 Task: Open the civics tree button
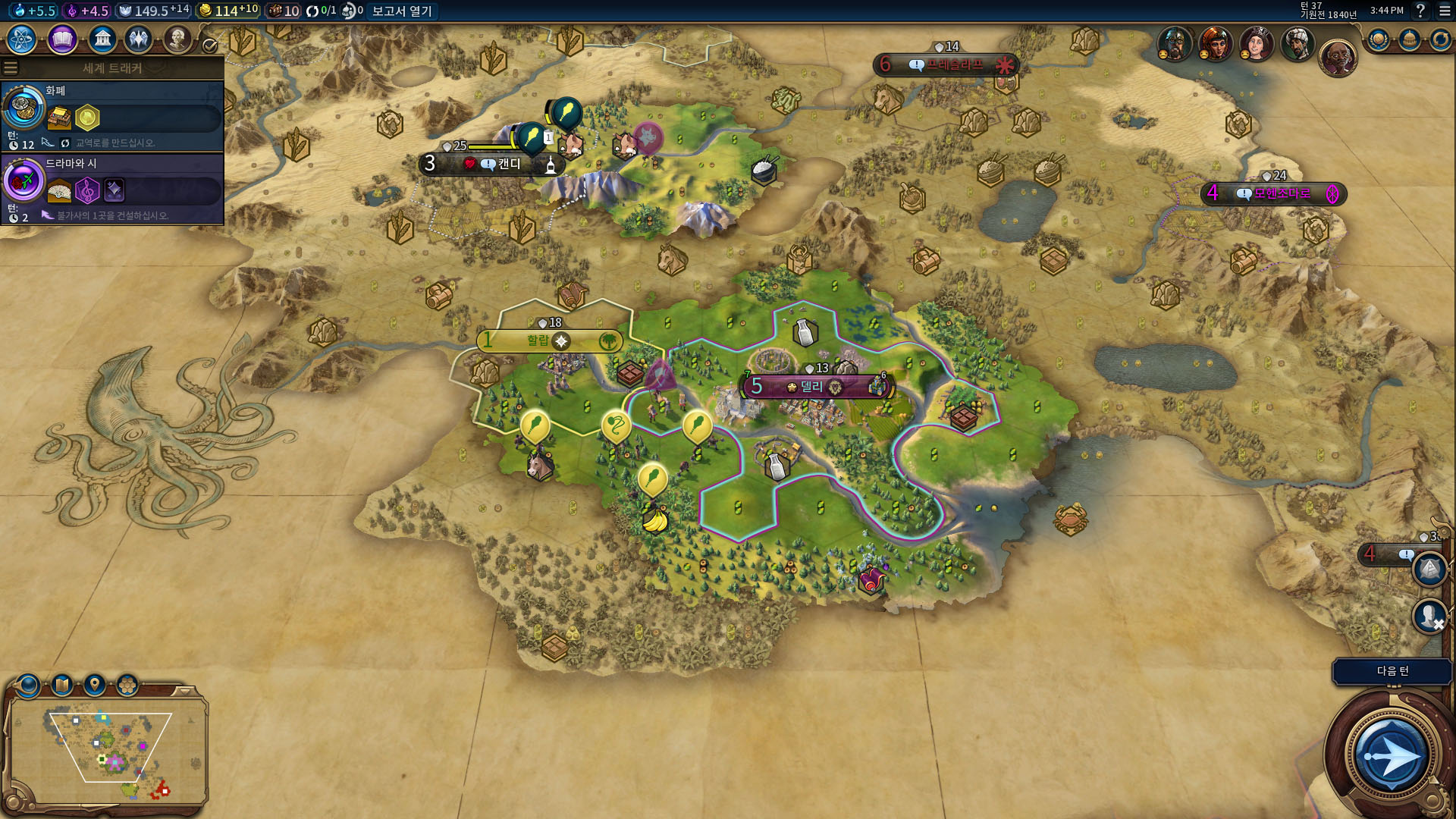pyautogui.click(x=62, y=39)
